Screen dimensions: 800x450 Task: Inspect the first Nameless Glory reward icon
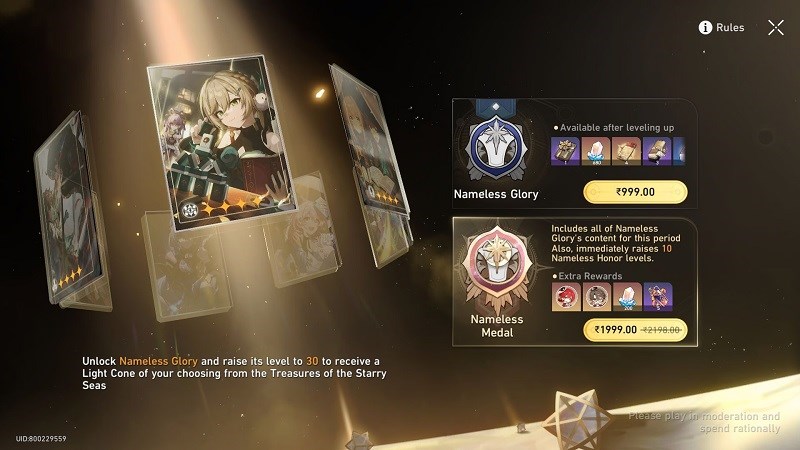click(x=566, y=152)
